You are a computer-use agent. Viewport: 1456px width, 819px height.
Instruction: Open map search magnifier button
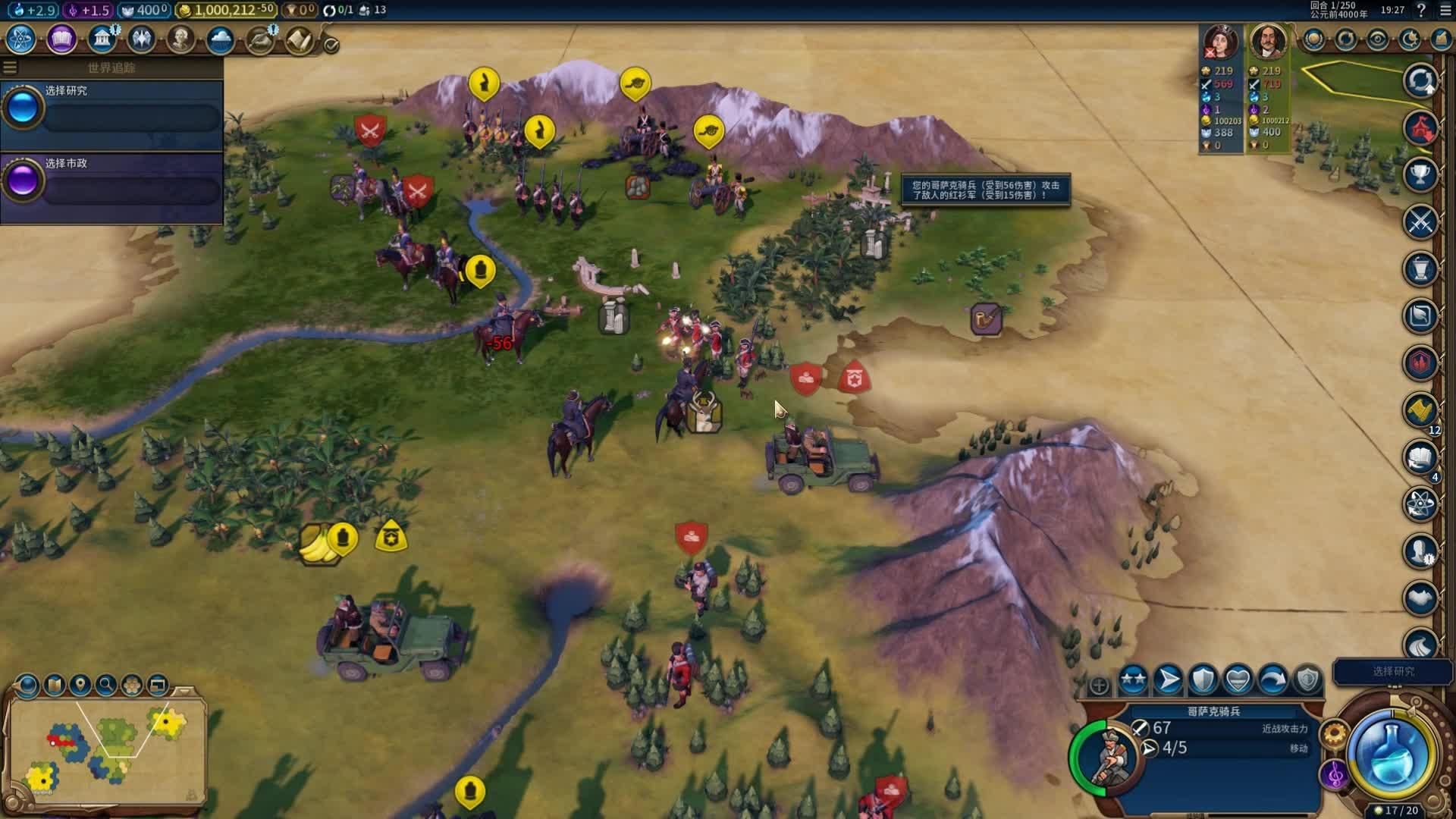[x=106, y=685]
